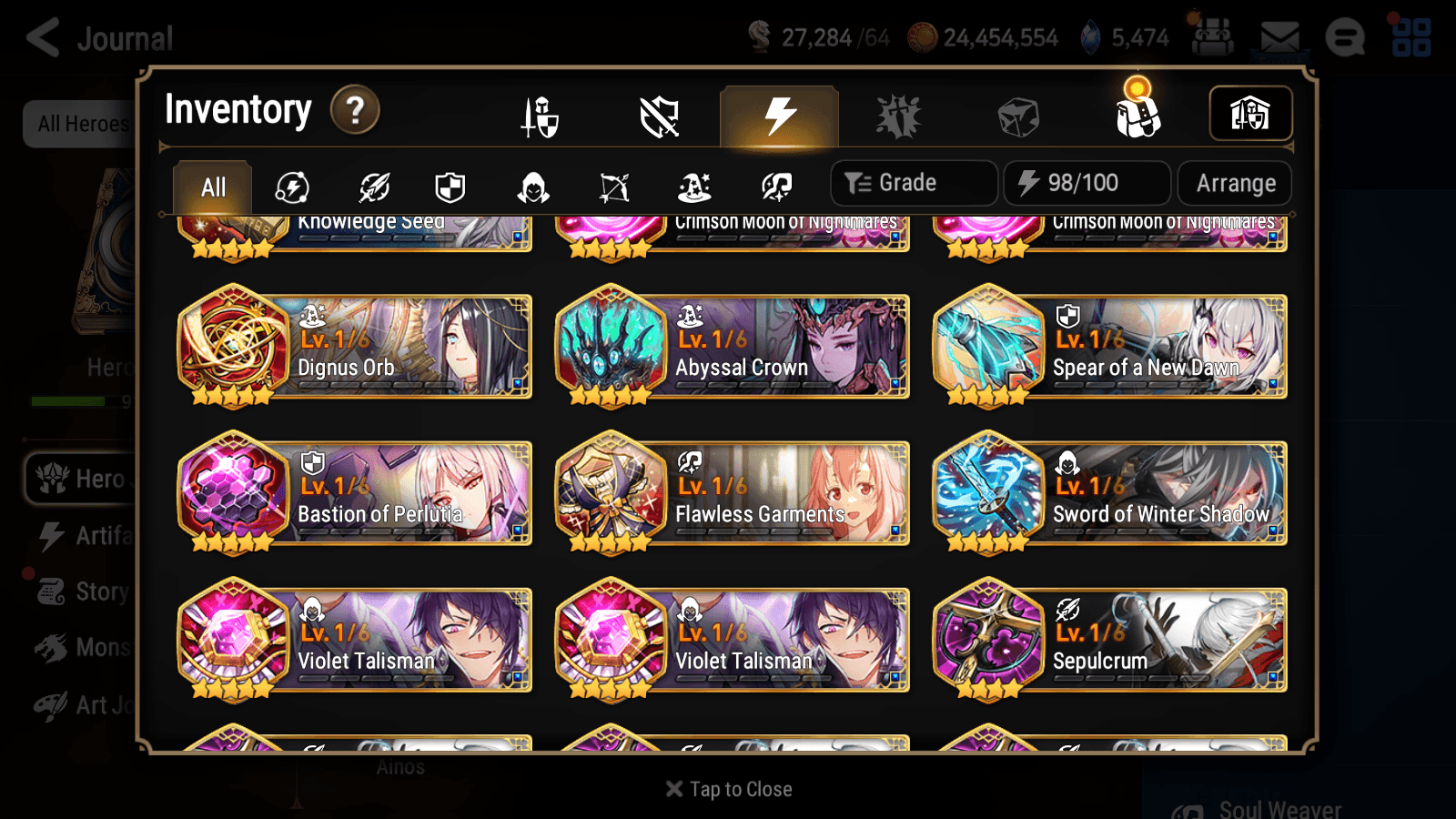Viewport: 1456px width, 819px height.
Task: Open the Sanctuary building icon
Action: pyautogui.click(x=1251, y=113)
